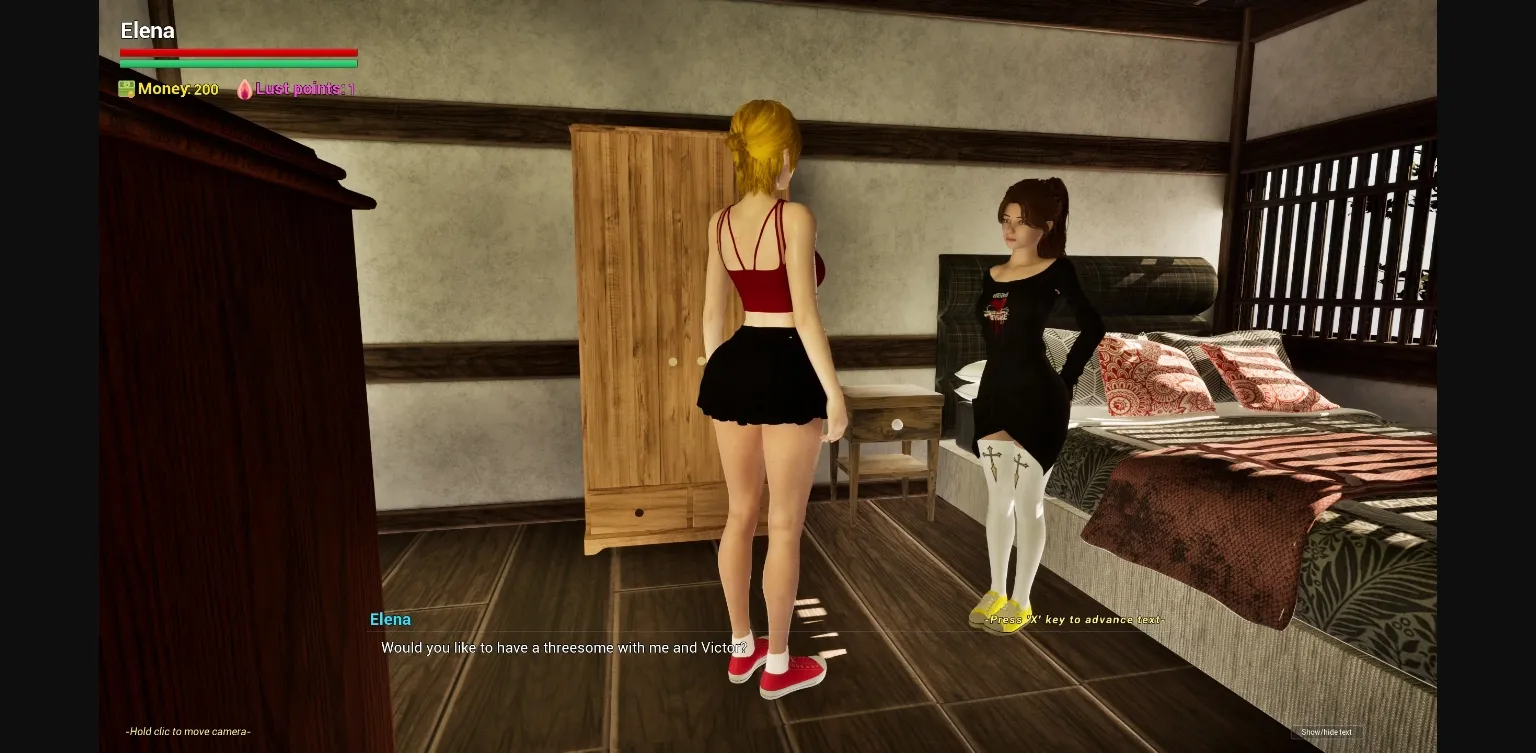Click the green progress bar under Elena's name
The width and height of the screenshot is (1536, 753).
point(238,63)
